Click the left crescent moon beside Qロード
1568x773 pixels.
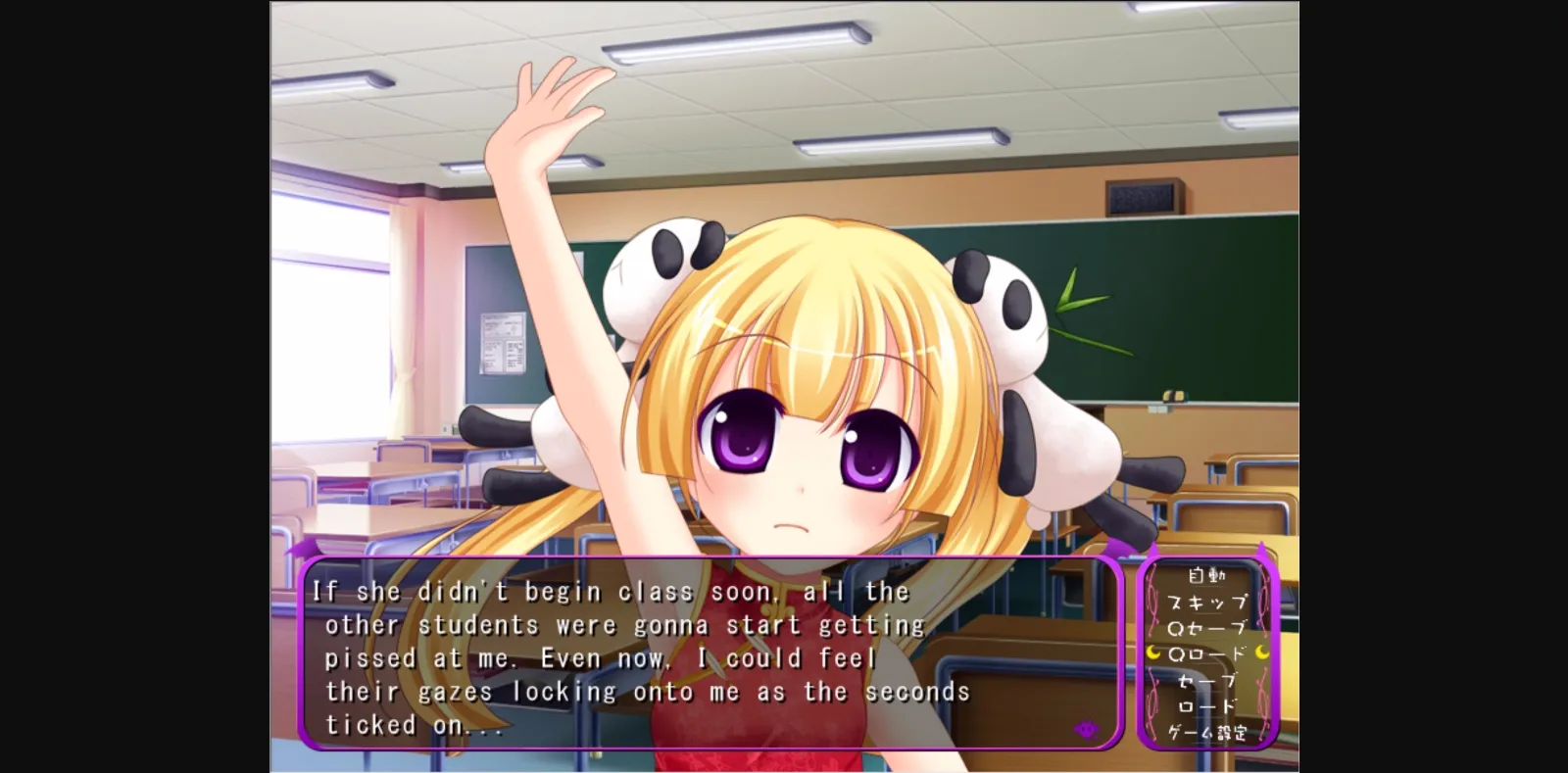point(1151,652)
